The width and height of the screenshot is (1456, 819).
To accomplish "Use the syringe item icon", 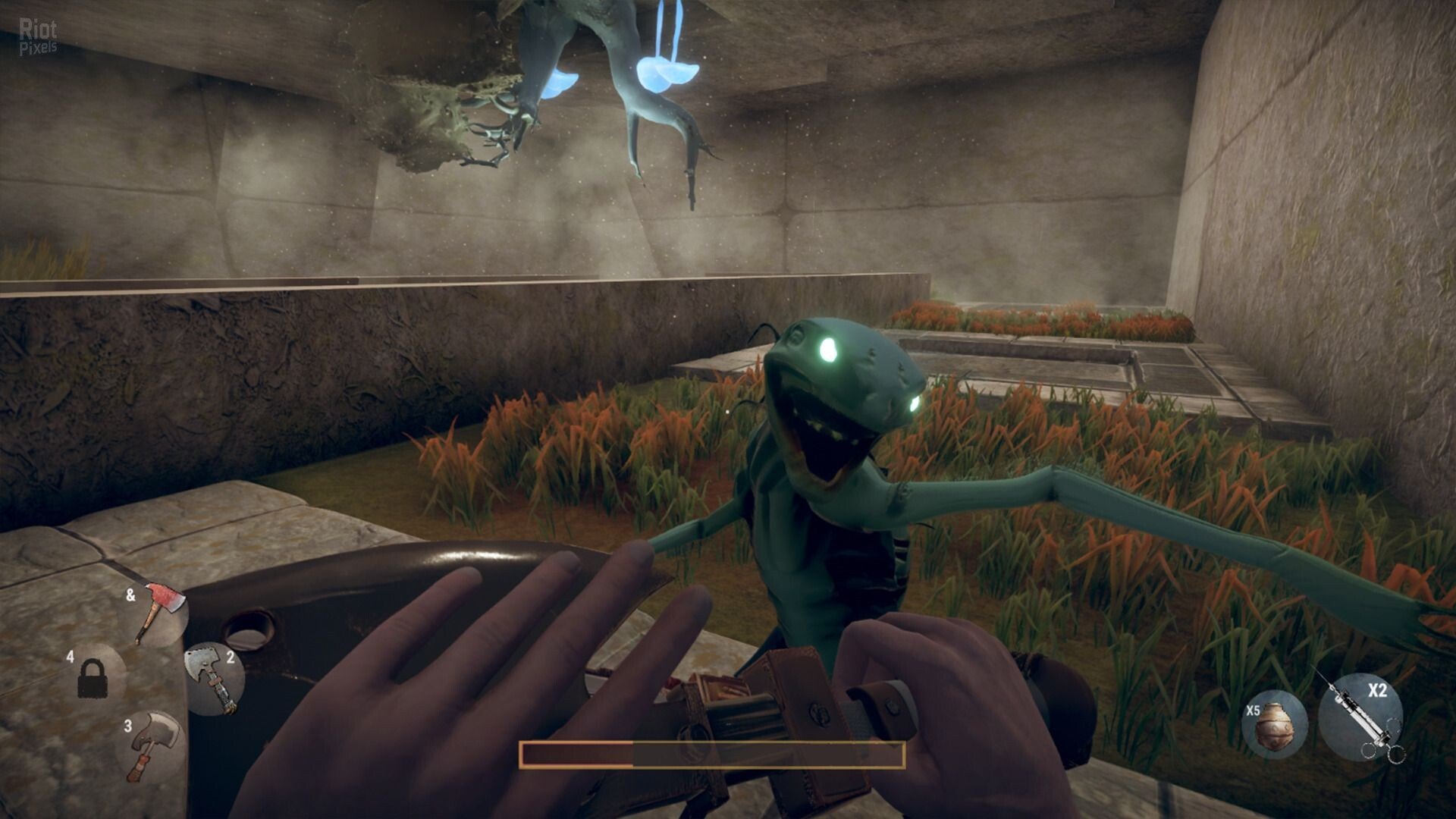I will (1360, 717).
